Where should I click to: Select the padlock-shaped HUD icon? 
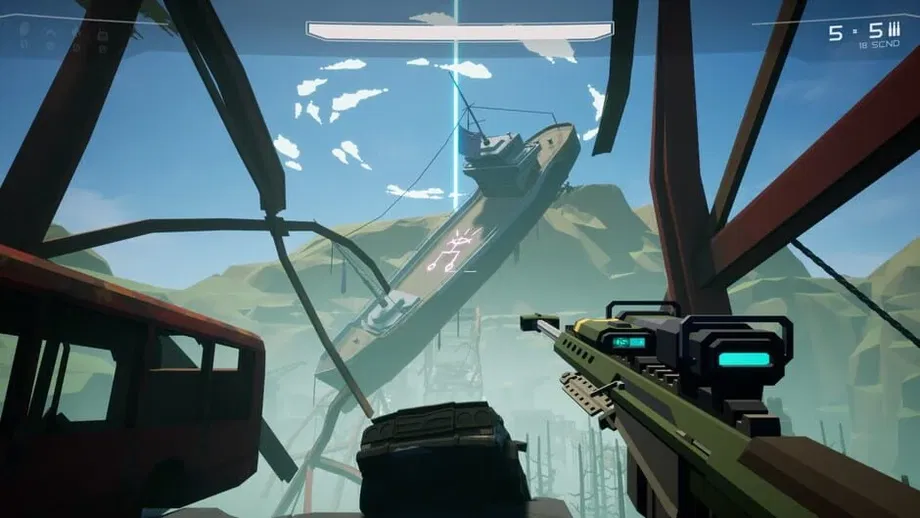[x=102, y=34]
